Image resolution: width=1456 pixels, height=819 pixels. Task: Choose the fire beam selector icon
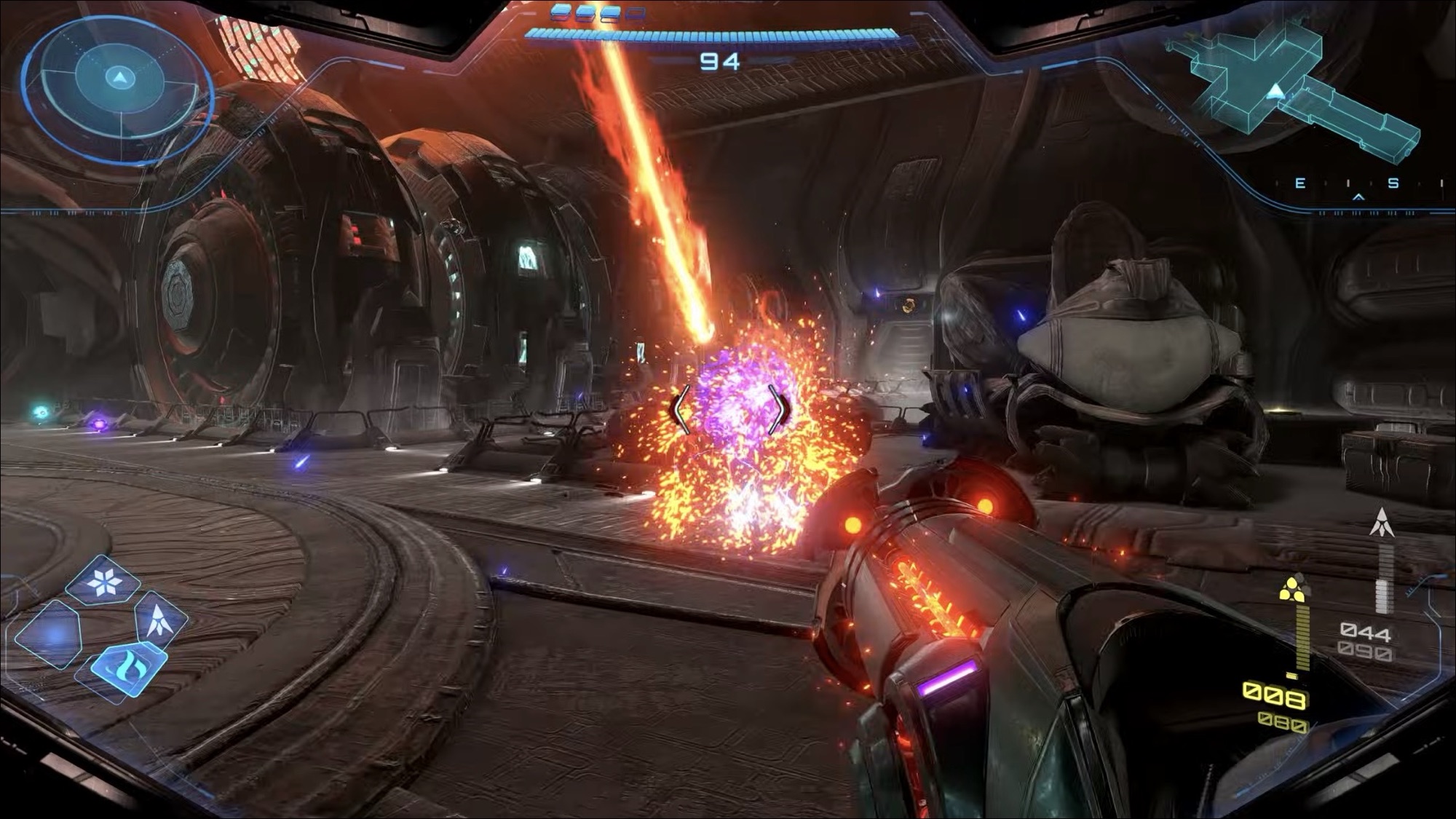pos(129,667)
